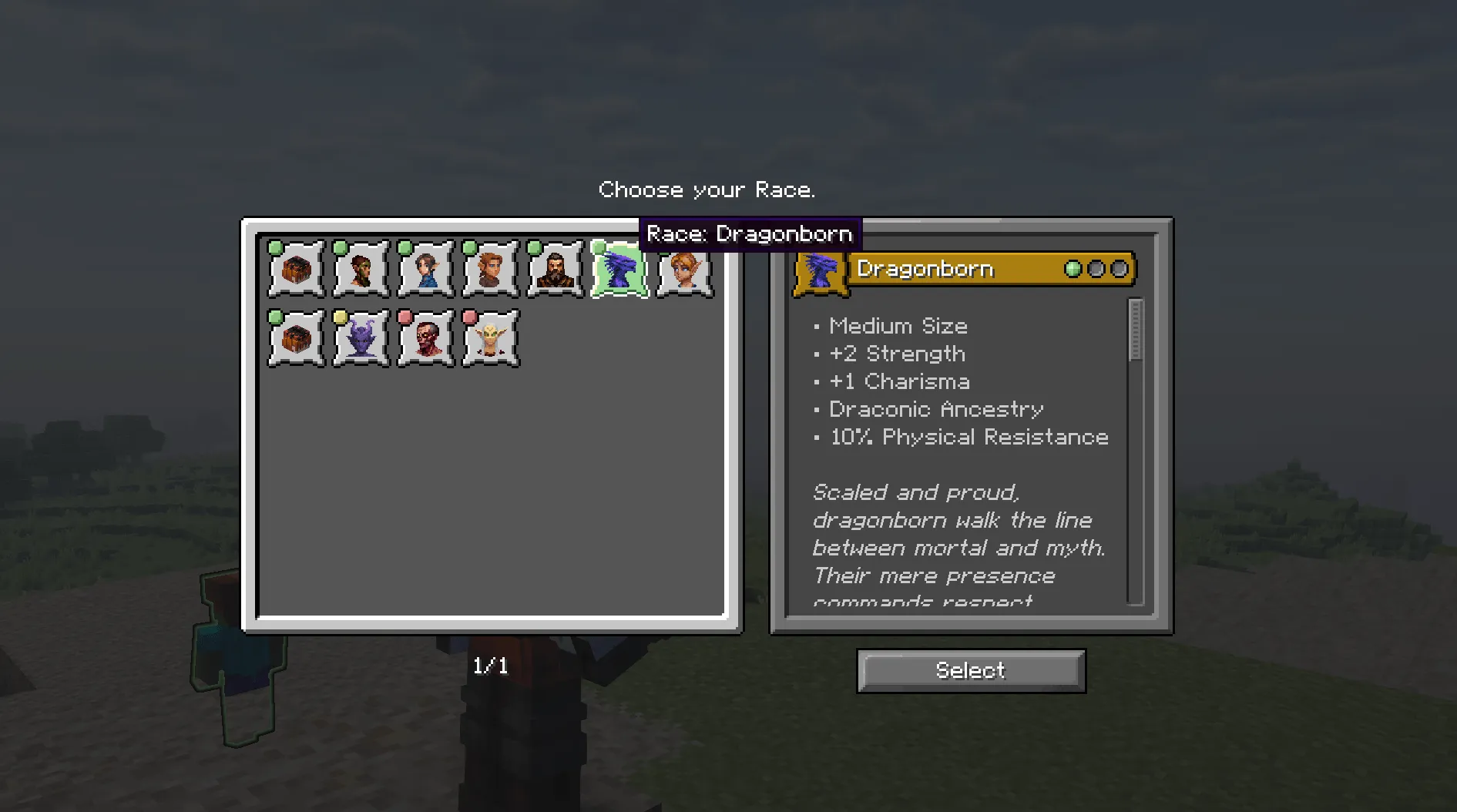Image resolution: width=1457 pixels, height=812 pixels.
Task: Pick the purple tiefling race icon
Action: tap(360, 337)
